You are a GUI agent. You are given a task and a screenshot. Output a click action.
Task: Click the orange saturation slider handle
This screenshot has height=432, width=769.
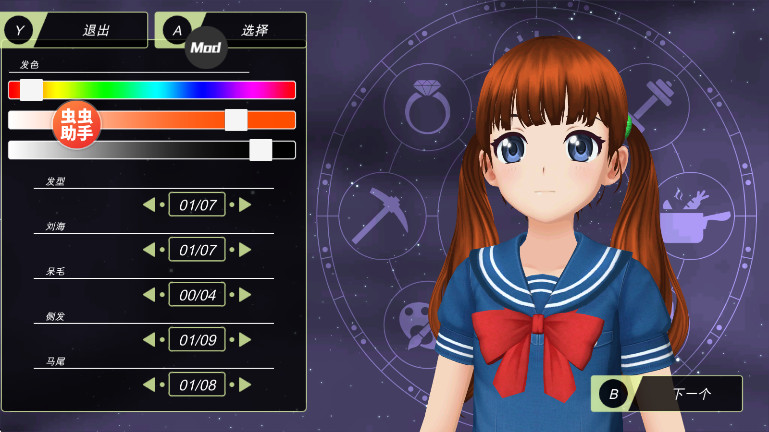(236, 120)
